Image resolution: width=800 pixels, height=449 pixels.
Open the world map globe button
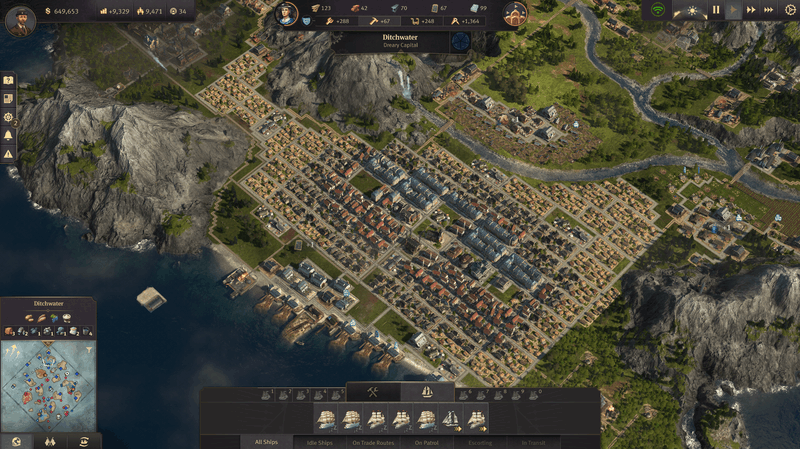click(15, 441)
